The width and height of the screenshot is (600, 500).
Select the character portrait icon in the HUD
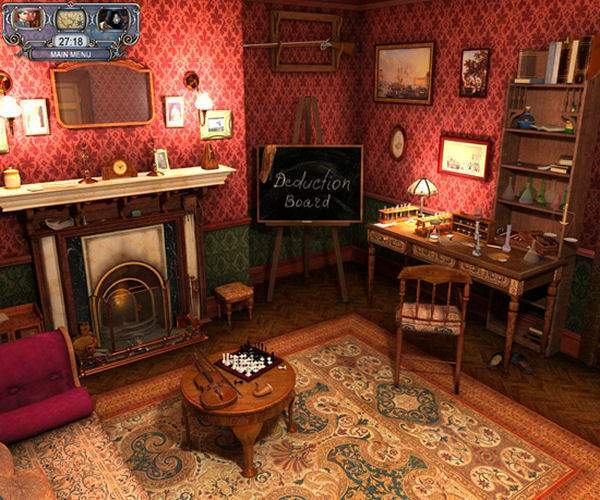(29, 18)
